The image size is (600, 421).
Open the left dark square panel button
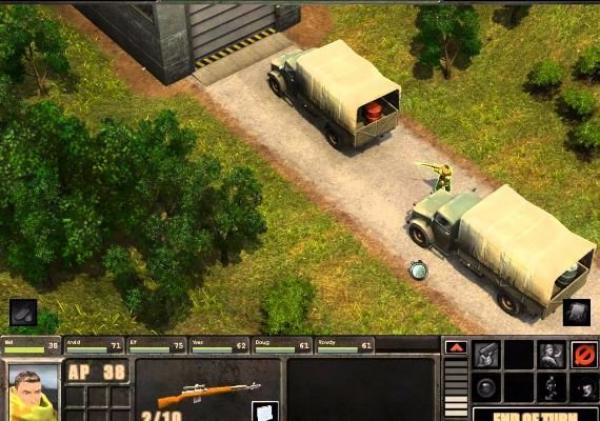coord(24,312)
